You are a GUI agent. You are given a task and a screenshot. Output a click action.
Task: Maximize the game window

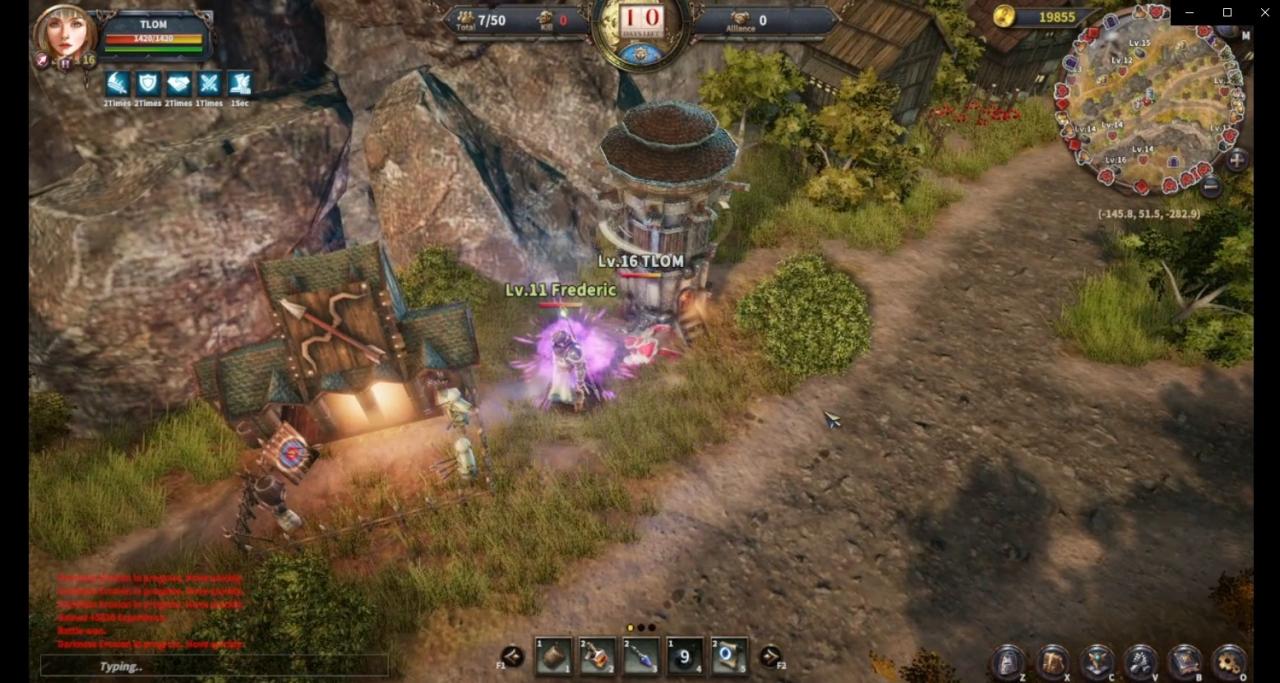(x=1227, y=12)
